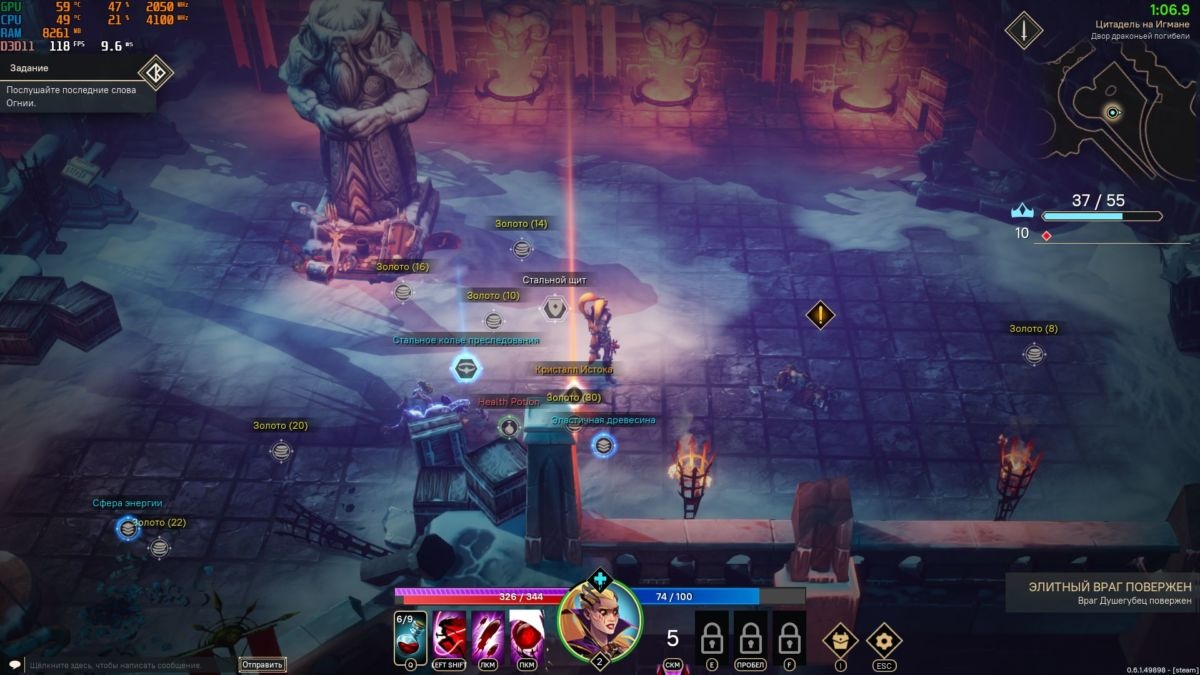The height and width of the screenshot is (675, 1200).
Task: Pick up the Стальной щит loot marker
Action: pyautogui.click(x=555, y=307)
